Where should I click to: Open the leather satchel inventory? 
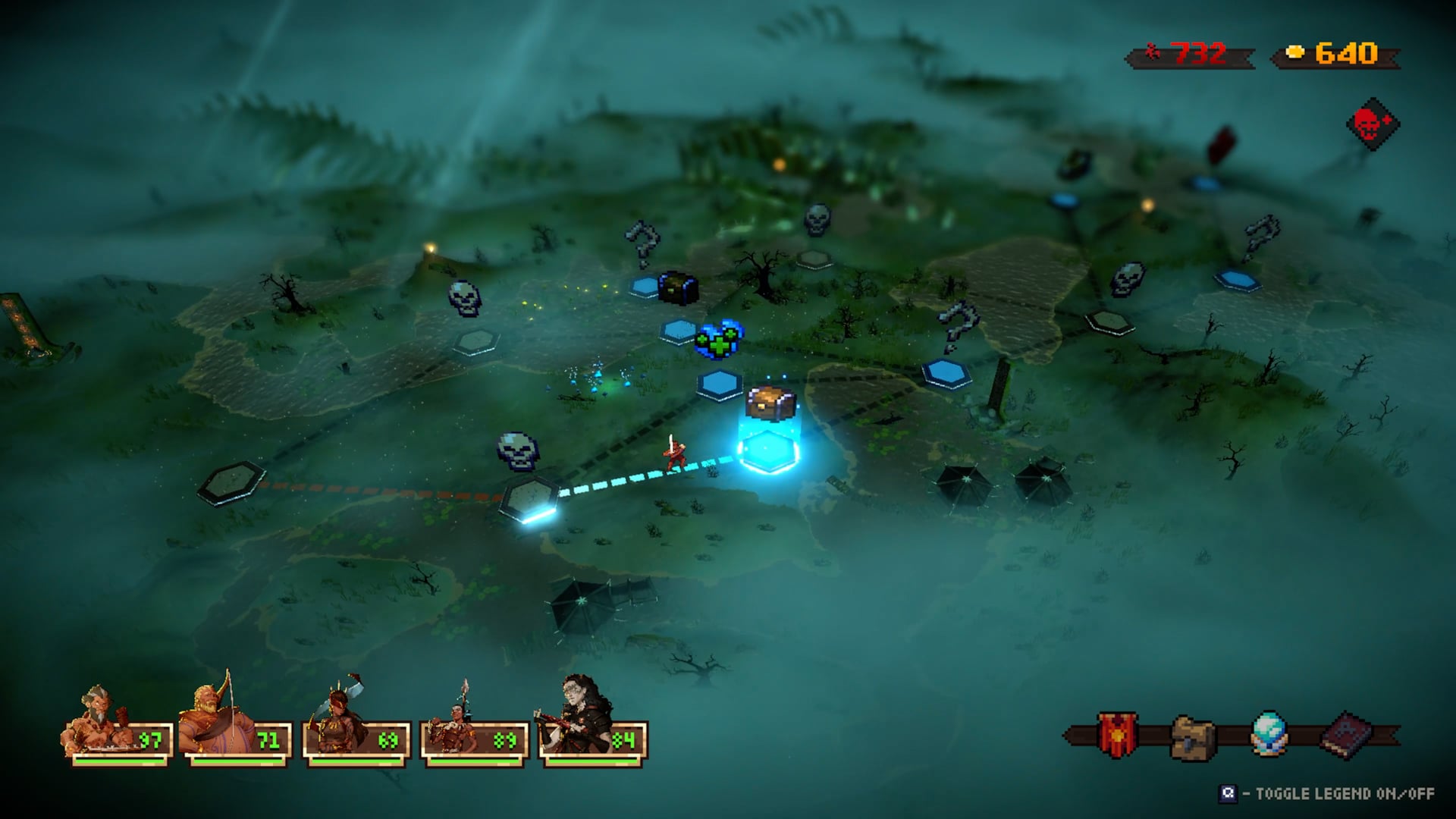click(1193, 736)
